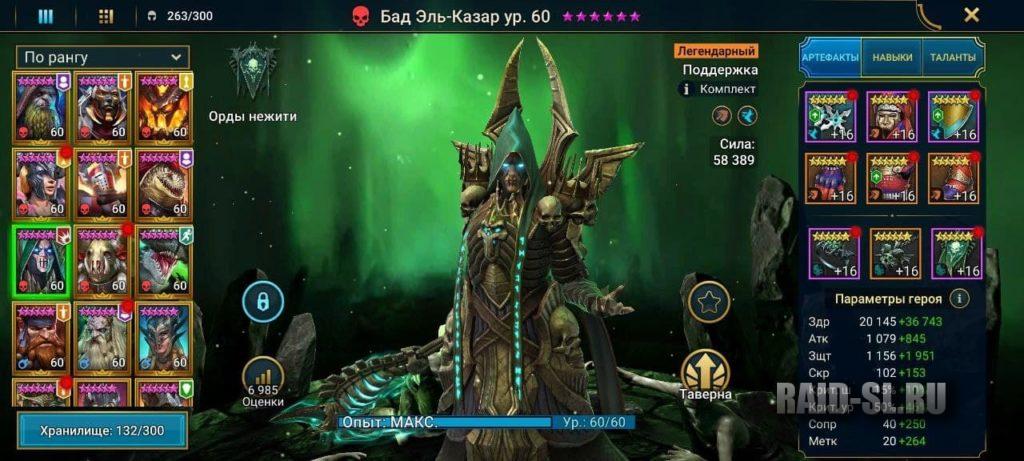
Task: Switch to the "Навыки" tab
Action: coord(891,58)
